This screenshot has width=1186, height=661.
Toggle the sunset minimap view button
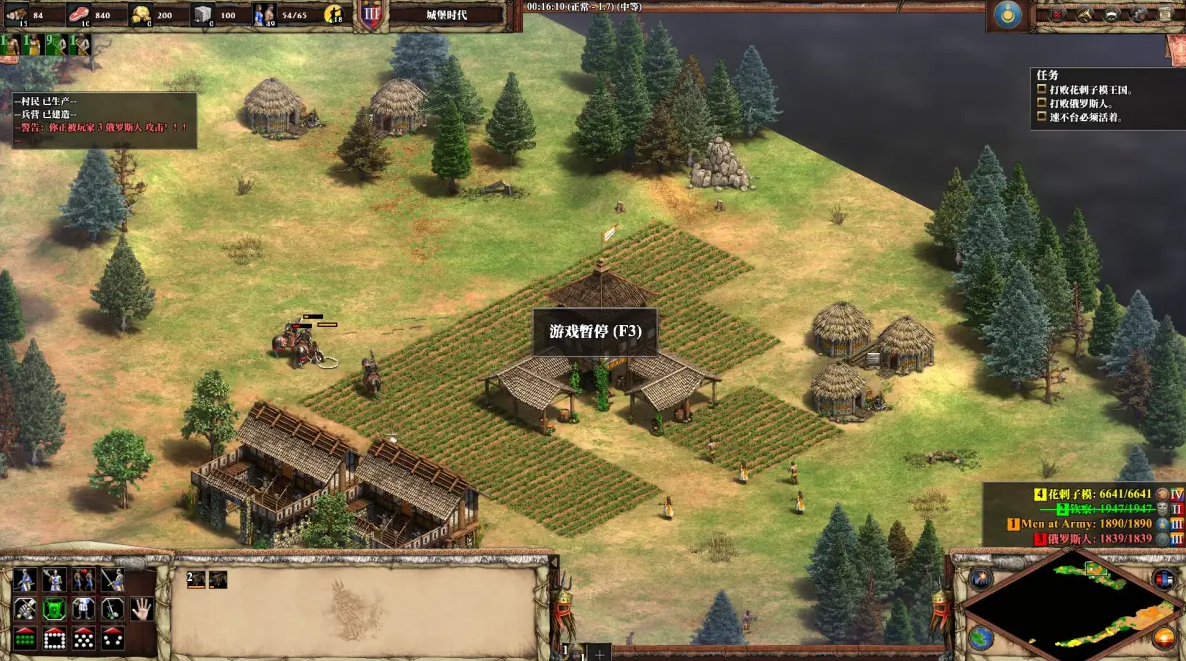(x=1164, y=637)
